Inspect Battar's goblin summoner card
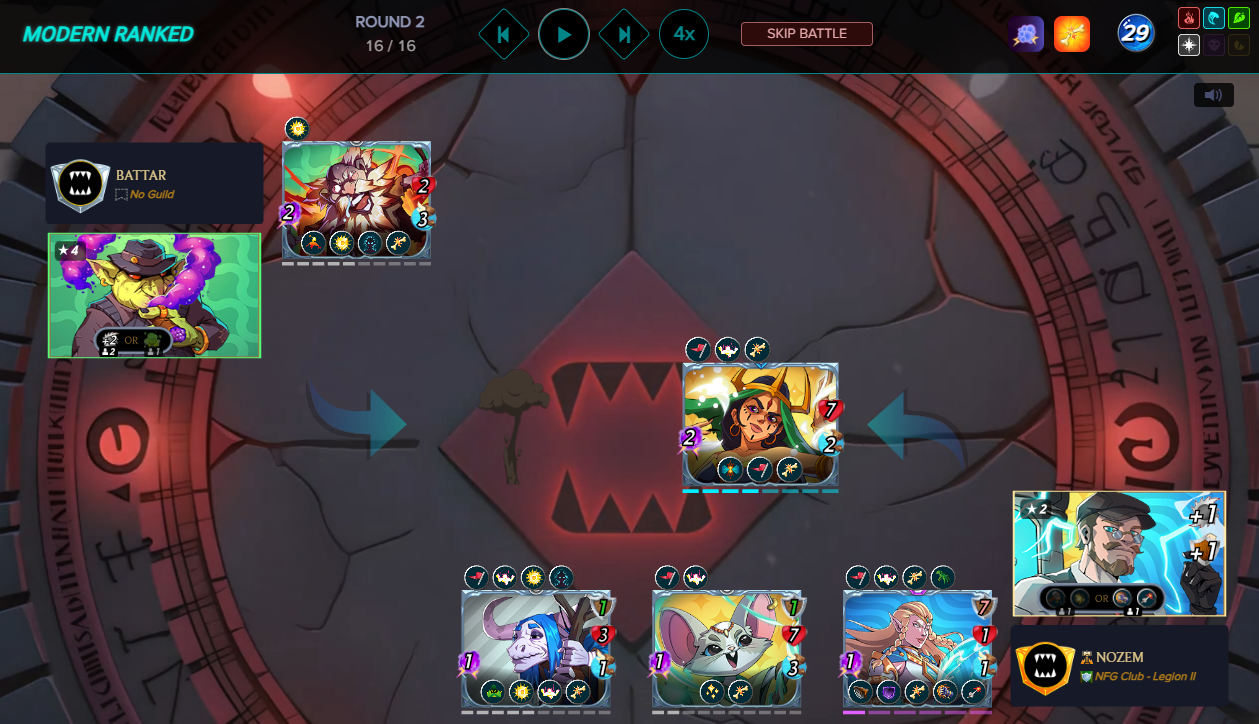 (x=154, y=295)
